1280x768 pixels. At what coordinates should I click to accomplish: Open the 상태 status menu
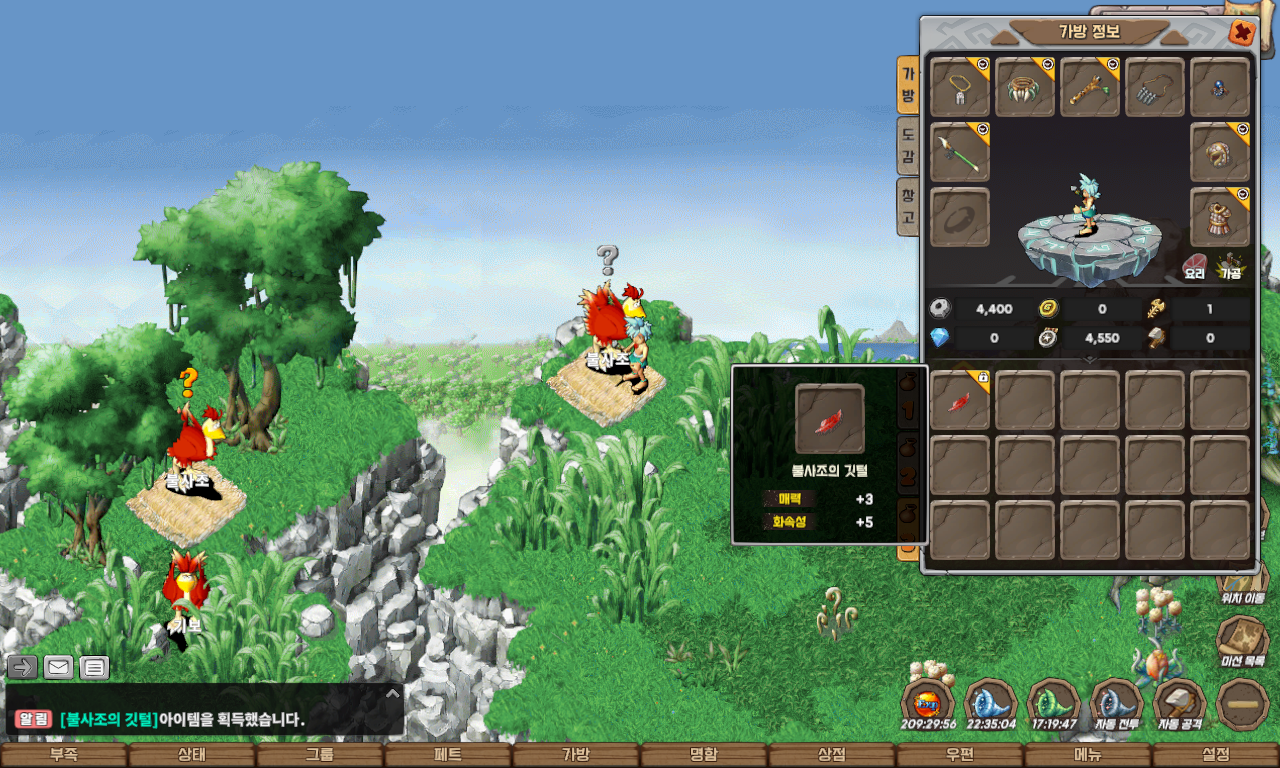(192, 755)
